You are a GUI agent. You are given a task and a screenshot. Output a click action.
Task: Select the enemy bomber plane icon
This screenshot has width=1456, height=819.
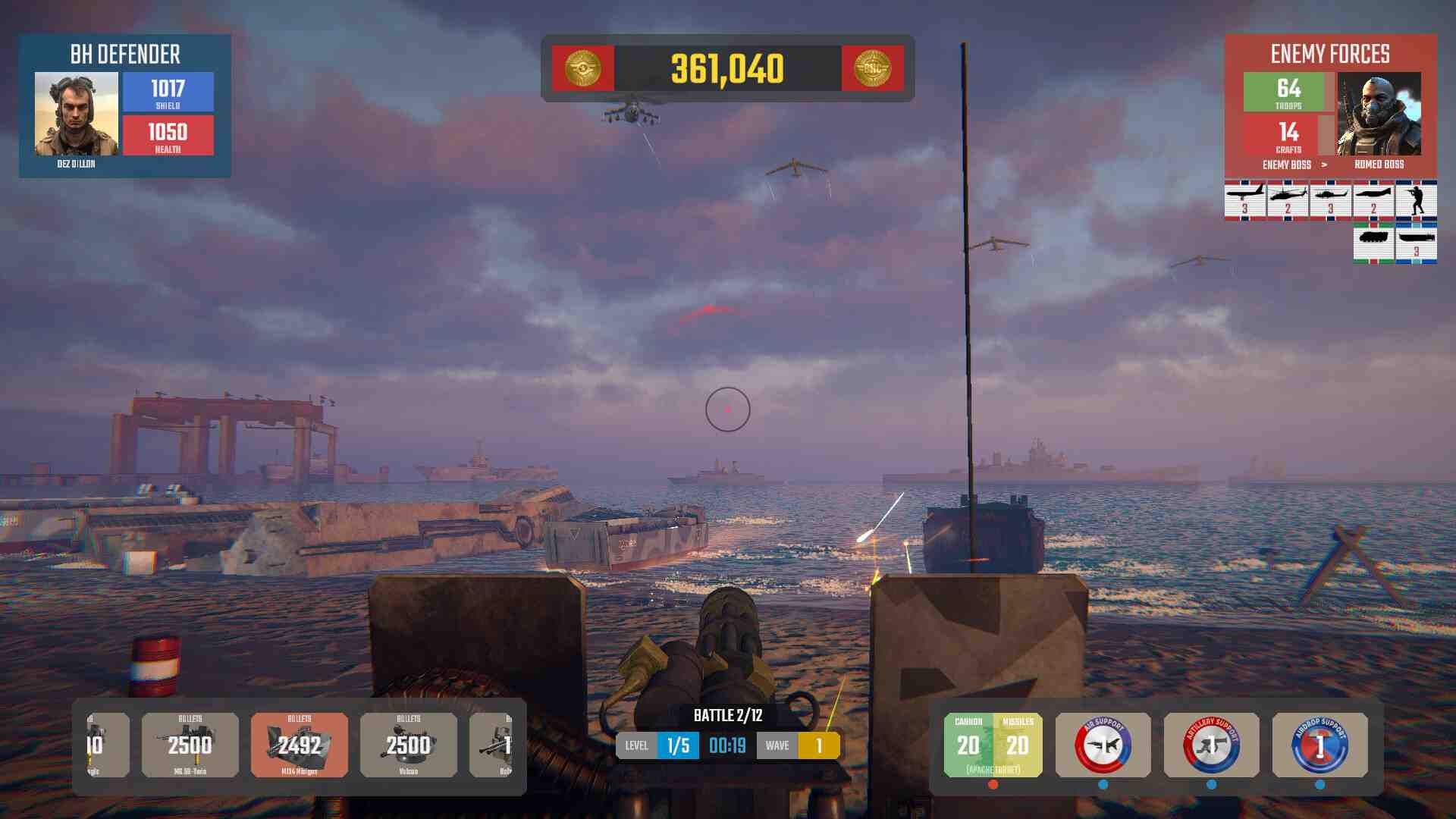tap(1245, 199)
